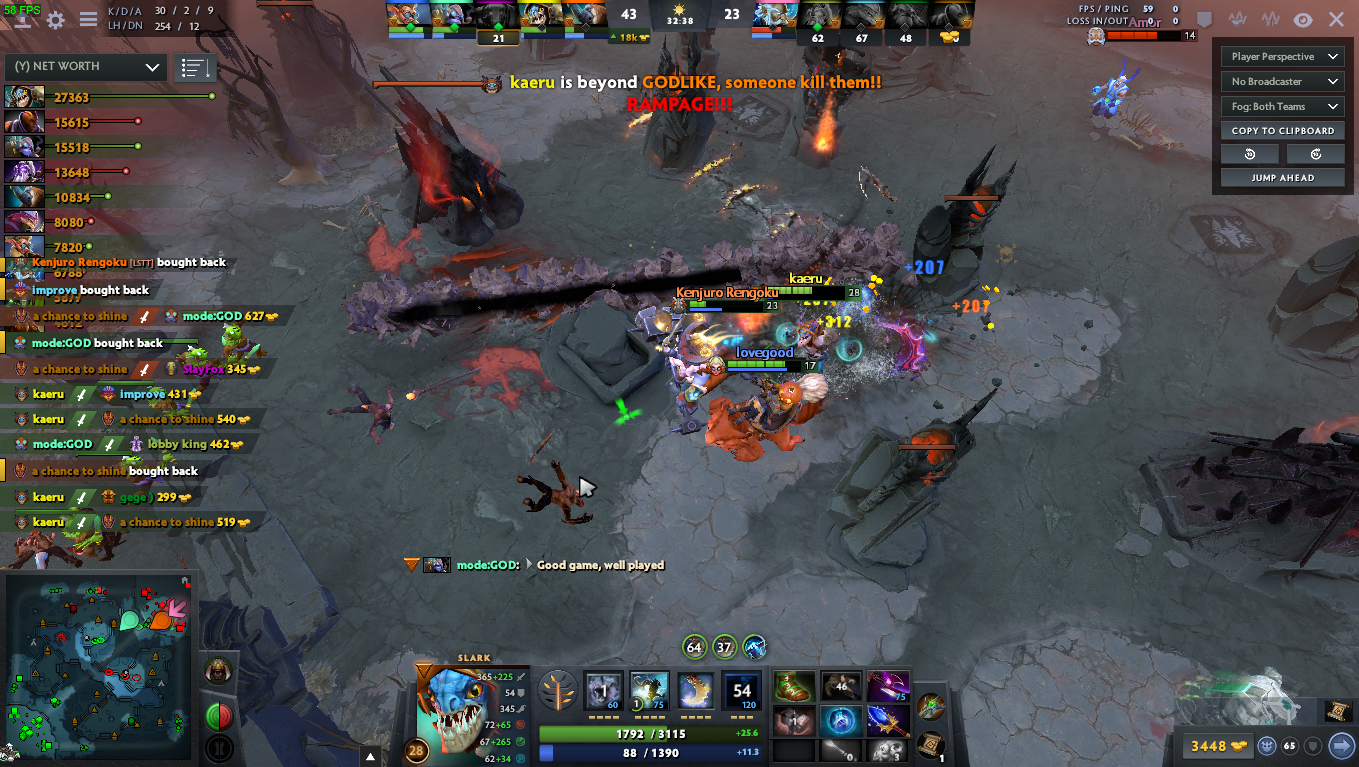Image resolution: width=1359 pixels, height=767 pixels.
Task: Change the Fog: Both Teams dropdown
Action: pos(1284,107)
